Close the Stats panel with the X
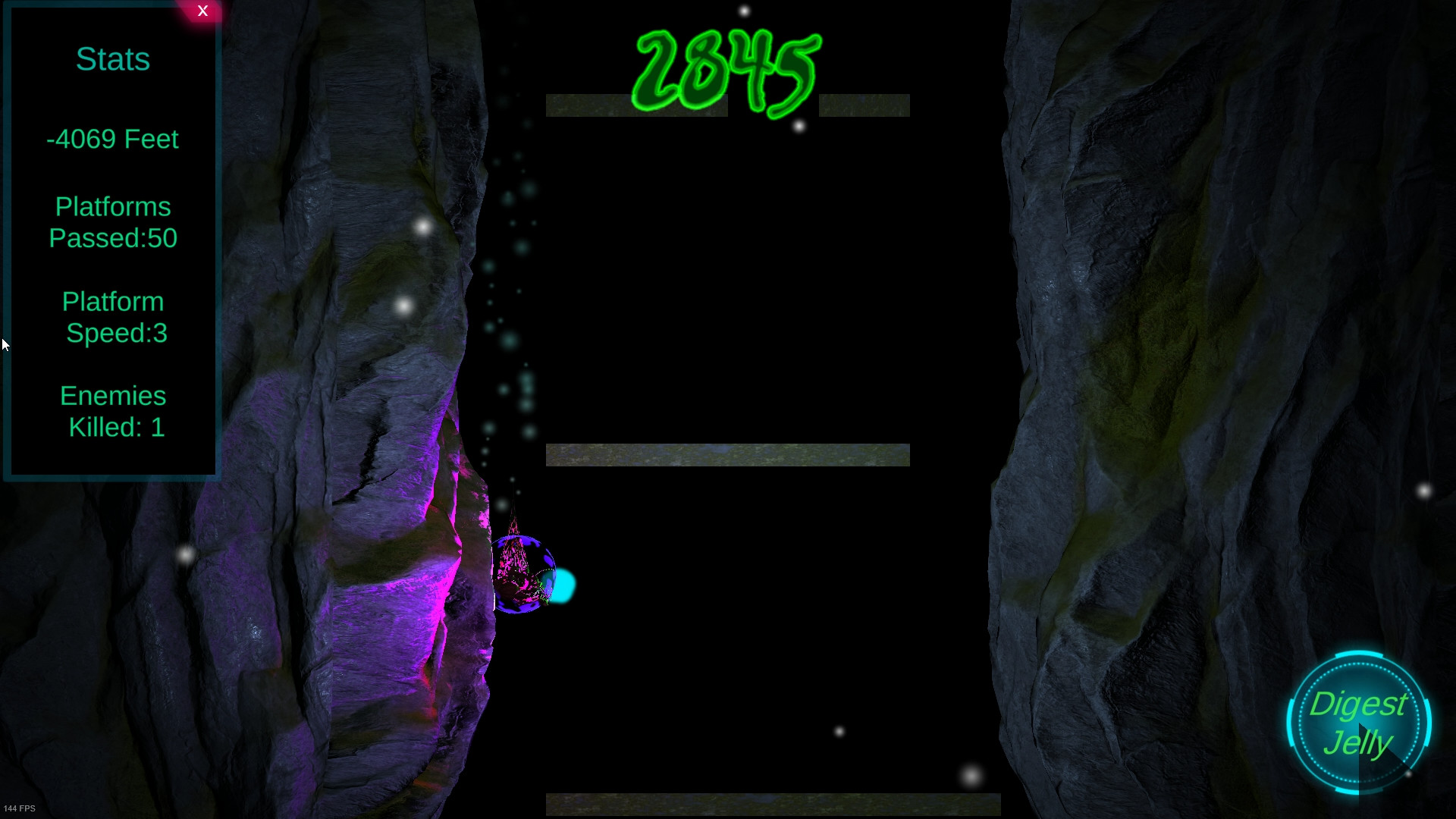Image resolution: width=1456 pixels, height=819 pixels. 202,11
